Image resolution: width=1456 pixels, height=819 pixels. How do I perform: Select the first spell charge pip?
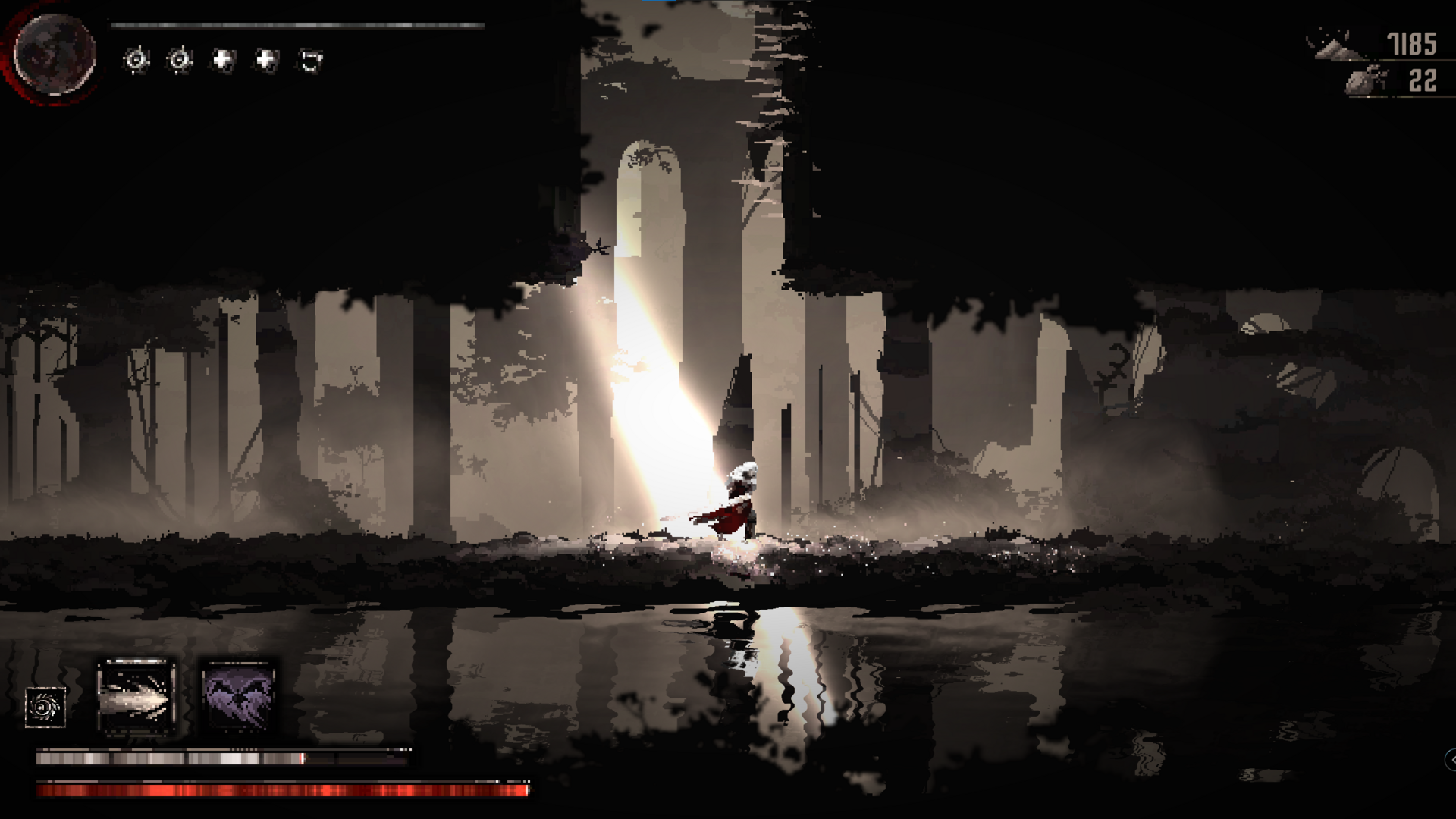[x=135, y=58]
